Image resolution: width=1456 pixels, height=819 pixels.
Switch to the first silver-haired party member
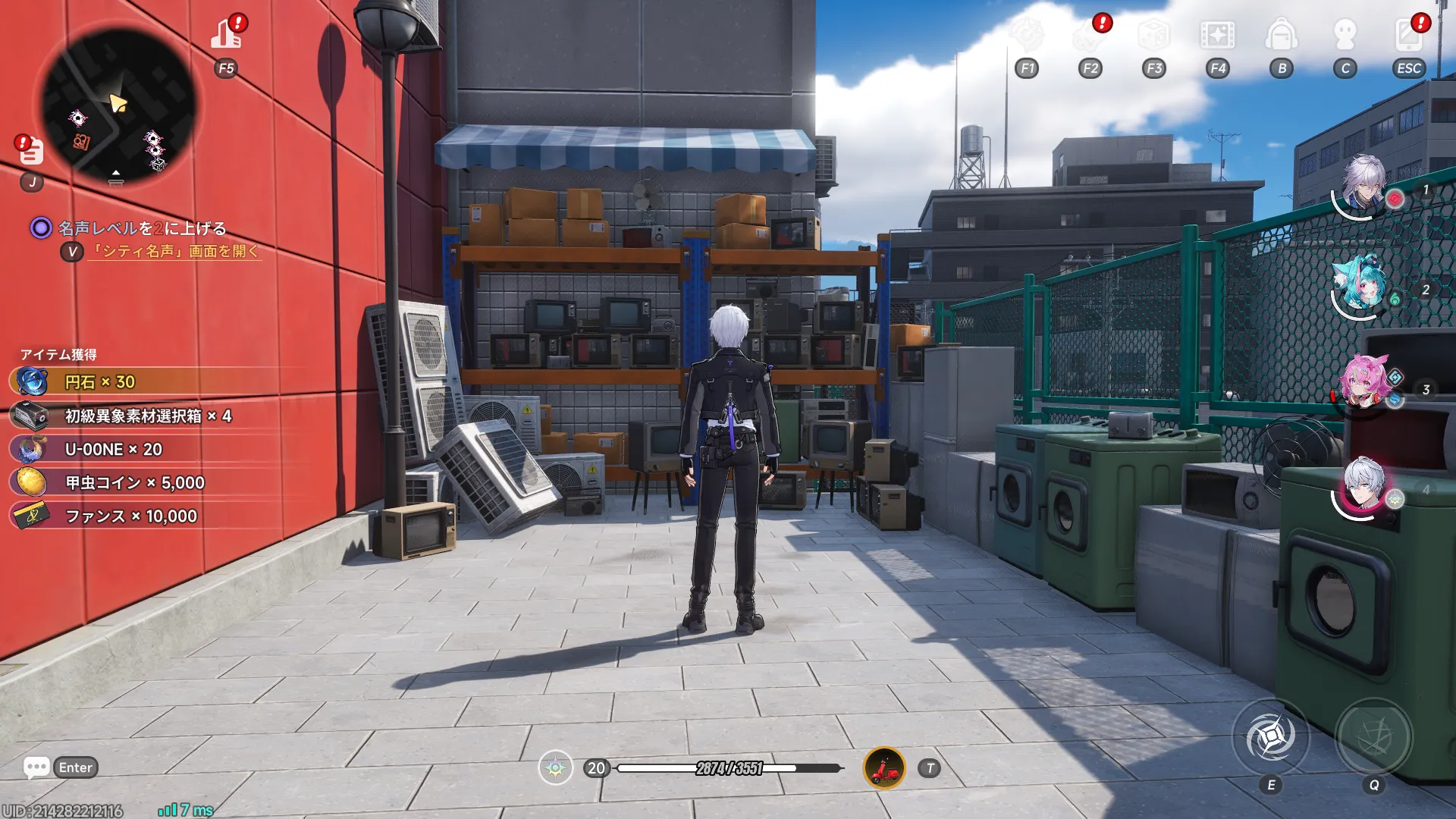[x=1363, y=184]
